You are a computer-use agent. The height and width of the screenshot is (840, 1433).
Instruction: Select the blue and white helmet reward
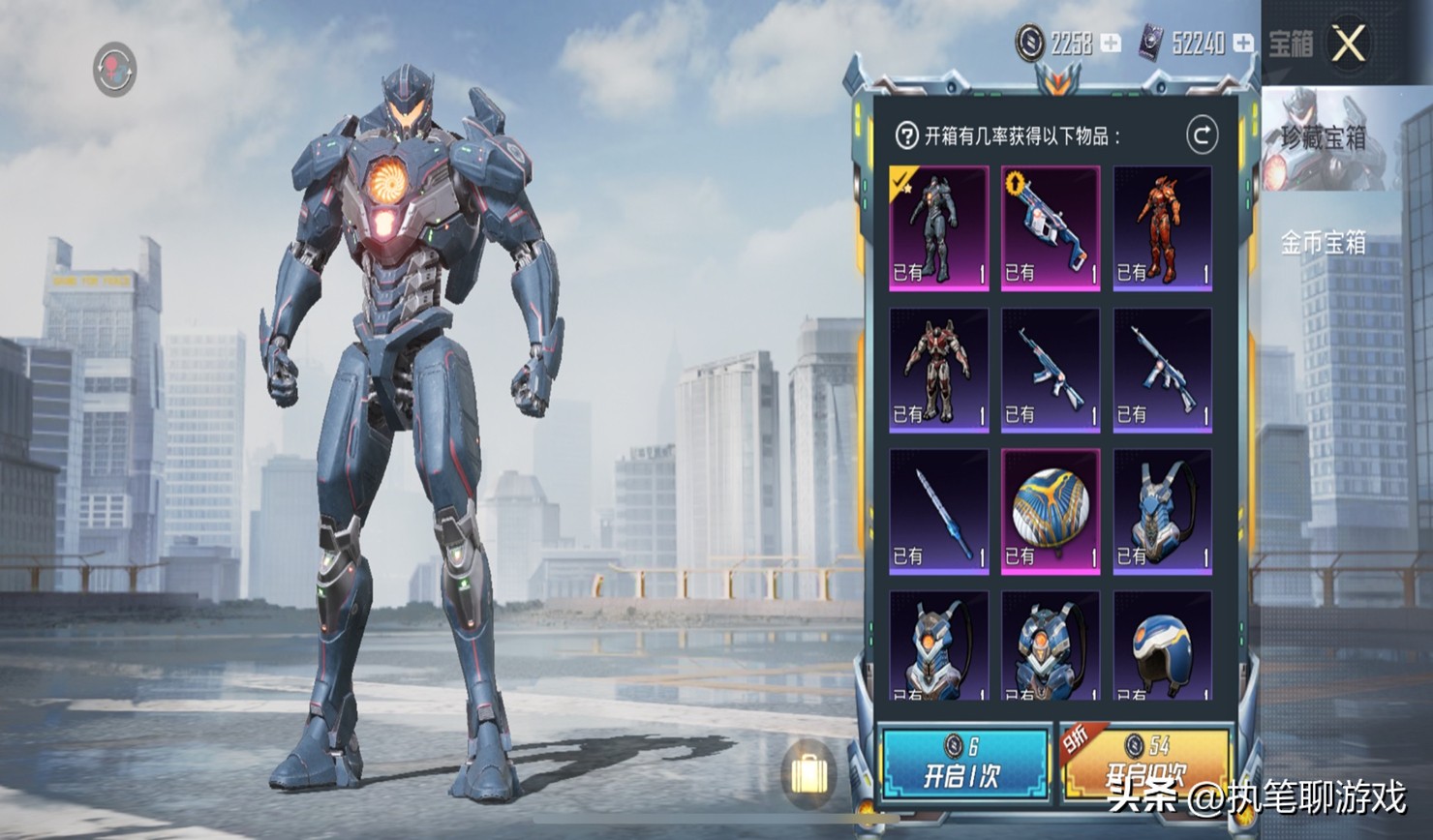pyautogui.click(x=1162, y=646)
